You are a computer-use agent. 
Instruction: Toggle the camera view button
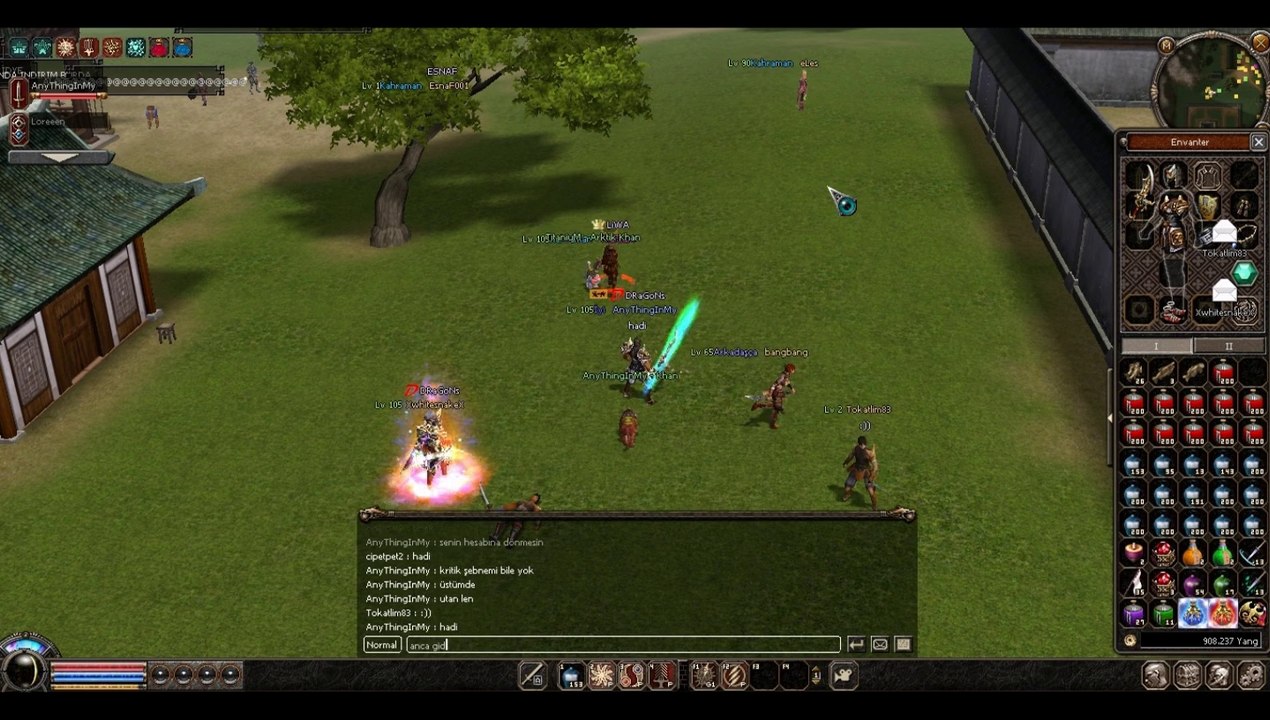(x=843, y=676)
